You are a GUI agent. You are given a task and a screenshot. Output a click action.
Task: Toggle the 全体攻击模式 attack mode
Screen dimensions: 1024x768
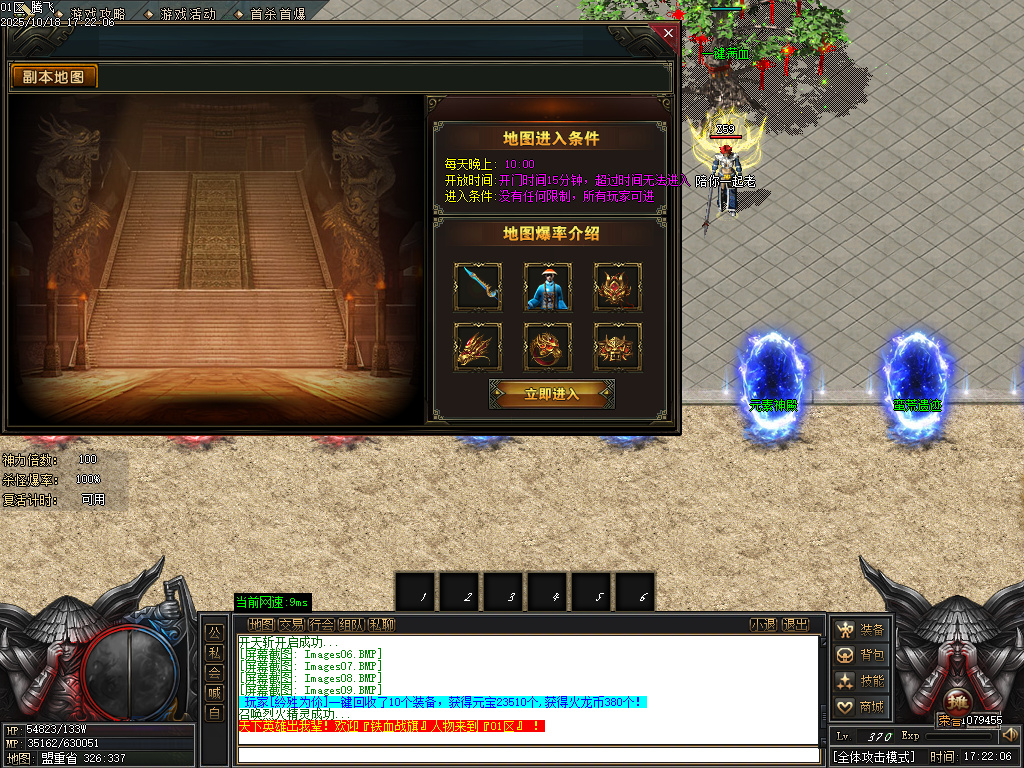pyautogui.click(x=875, y=757)
